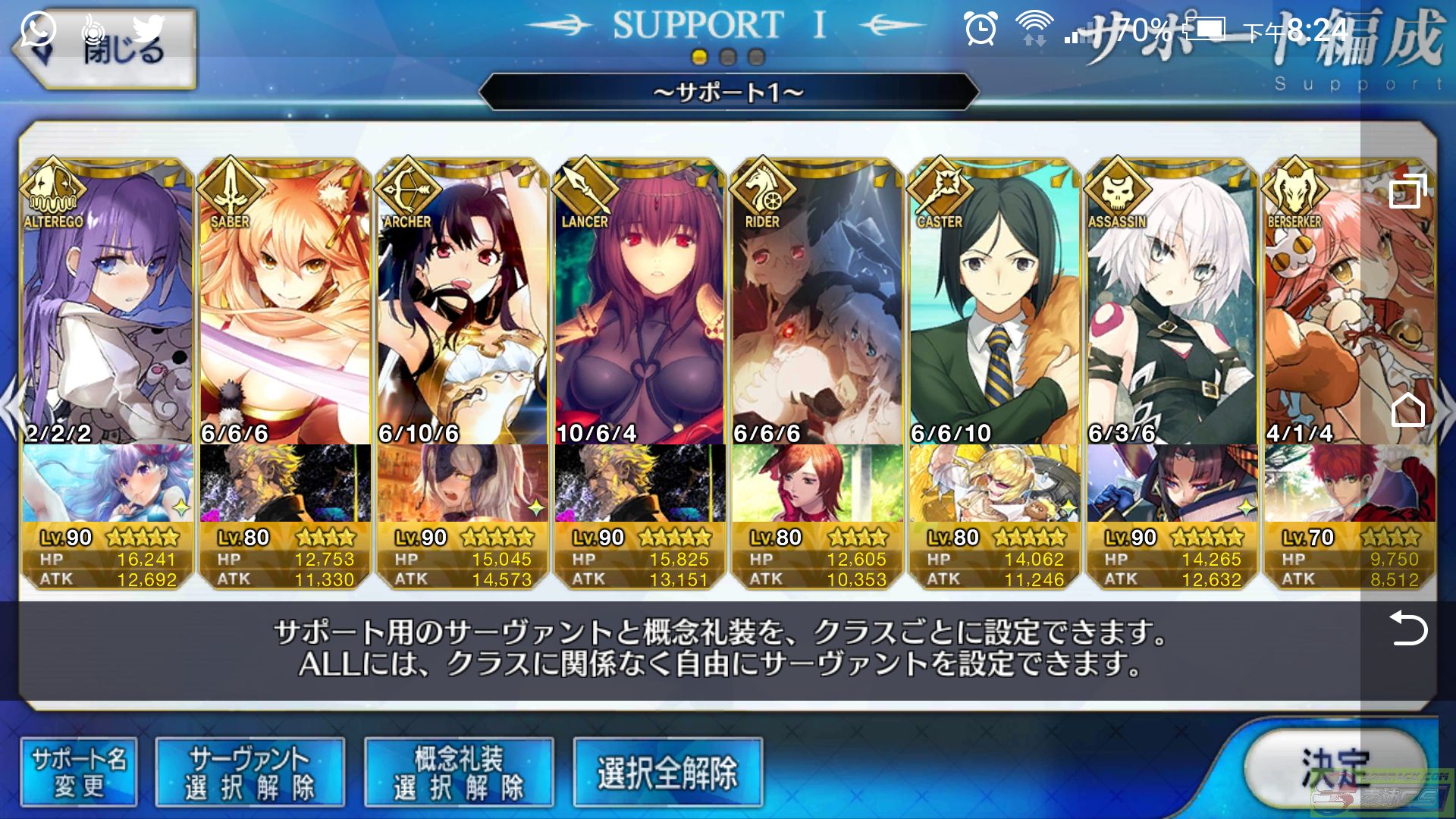Open the Rider servant slot
The height and width of the screenshot is (819, 1456).
coord(817,303)
